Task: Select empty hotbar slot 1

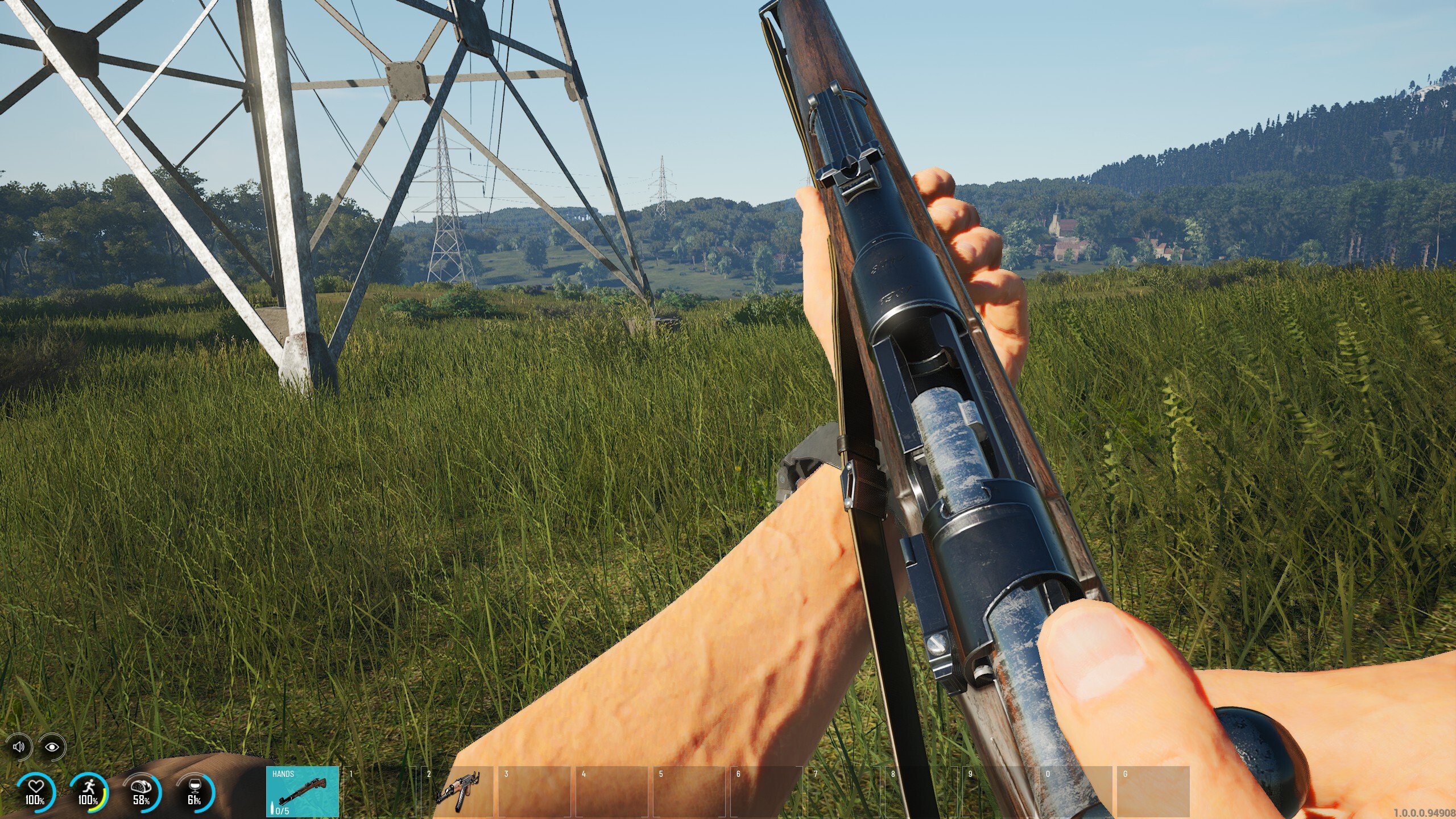Action: point(381,791)
